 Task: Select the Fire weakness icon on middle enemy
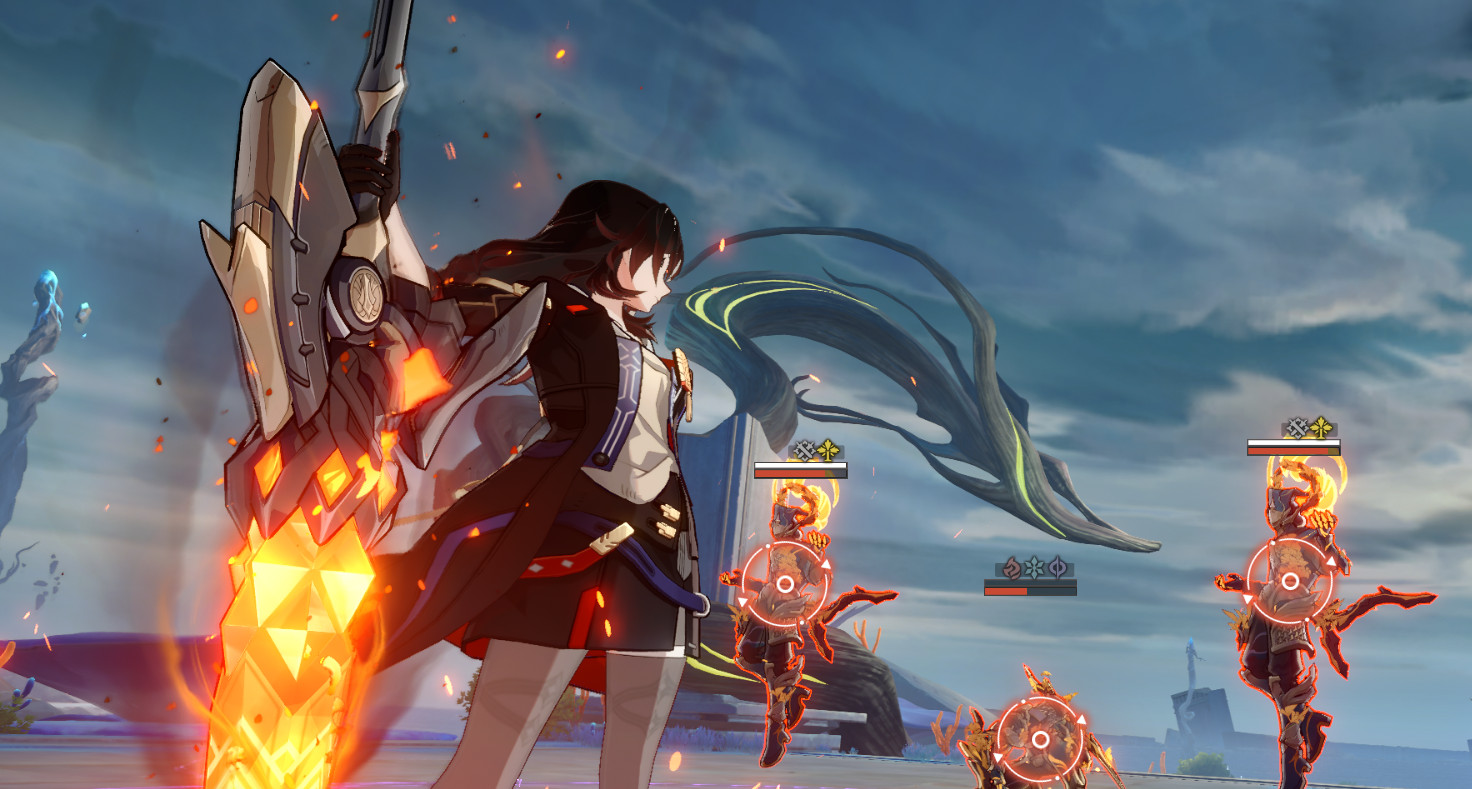[1011, 568]
